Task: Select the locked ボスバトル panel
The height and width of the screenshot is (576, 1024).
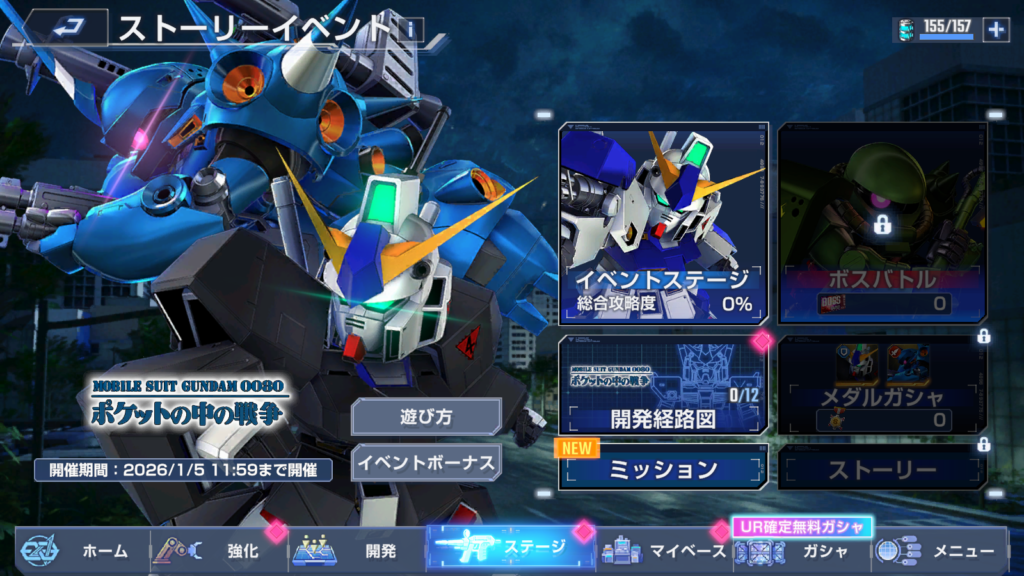Action: tap(882, 222)
